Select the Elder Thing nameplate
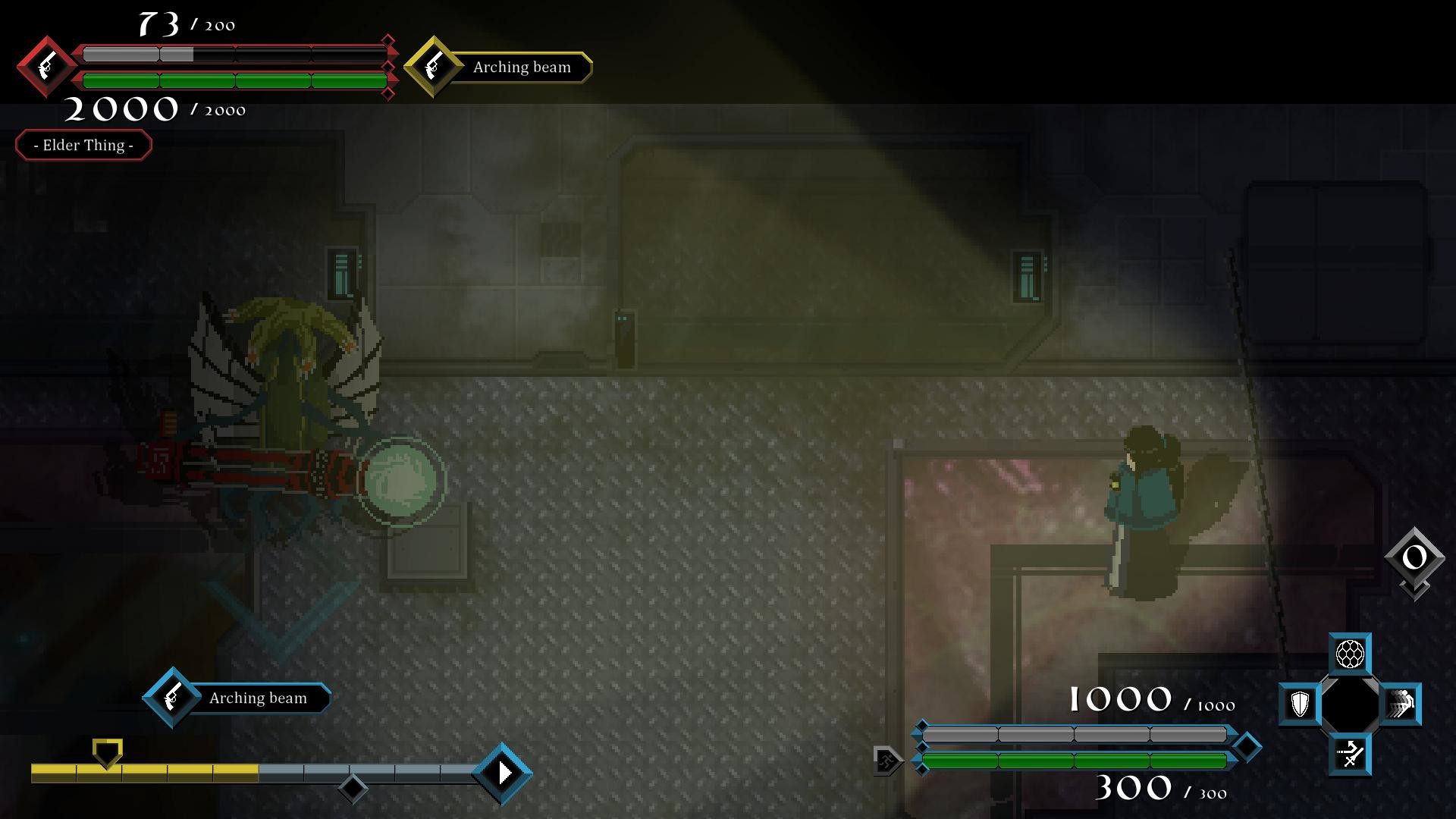 click(x=83, y=145)
